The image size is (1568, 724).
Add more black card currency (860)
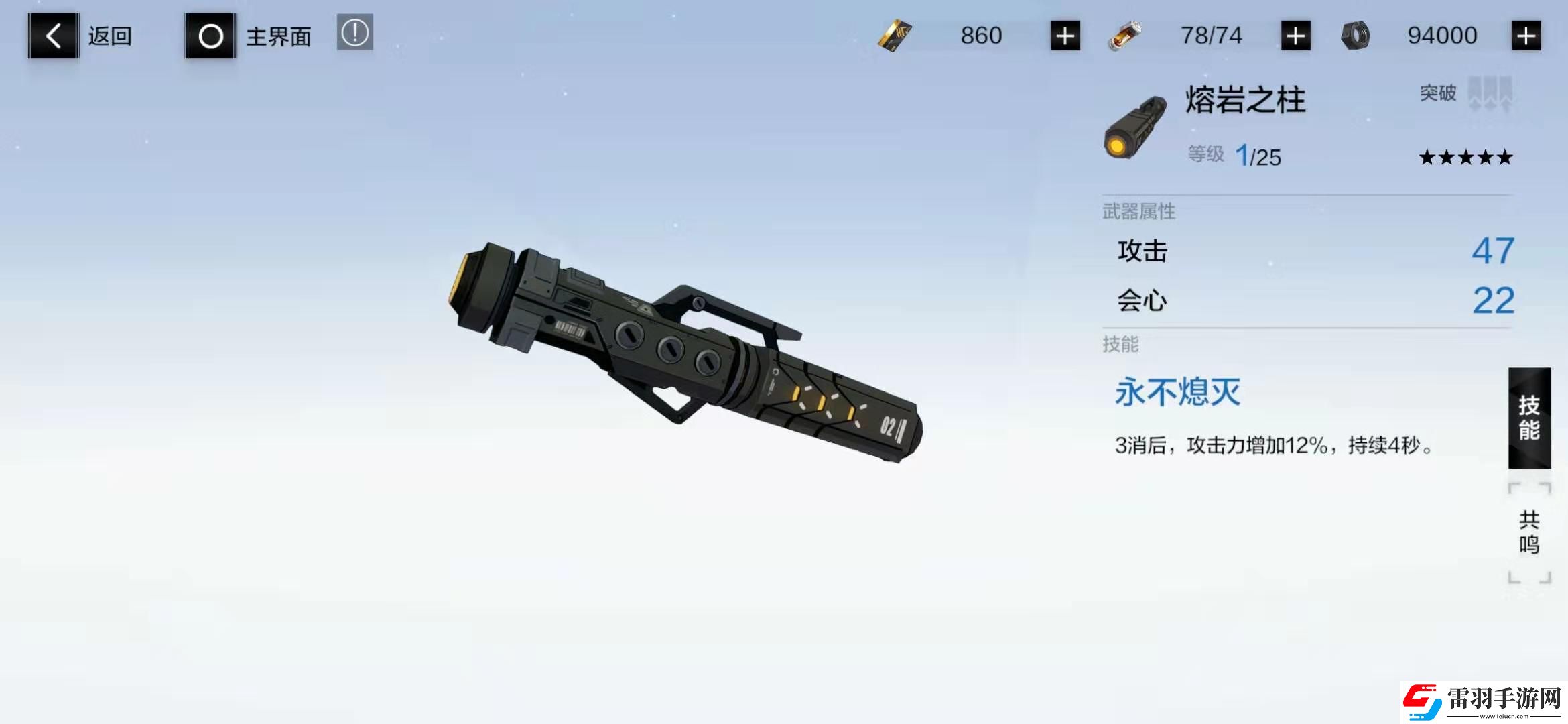(1065, 36)
